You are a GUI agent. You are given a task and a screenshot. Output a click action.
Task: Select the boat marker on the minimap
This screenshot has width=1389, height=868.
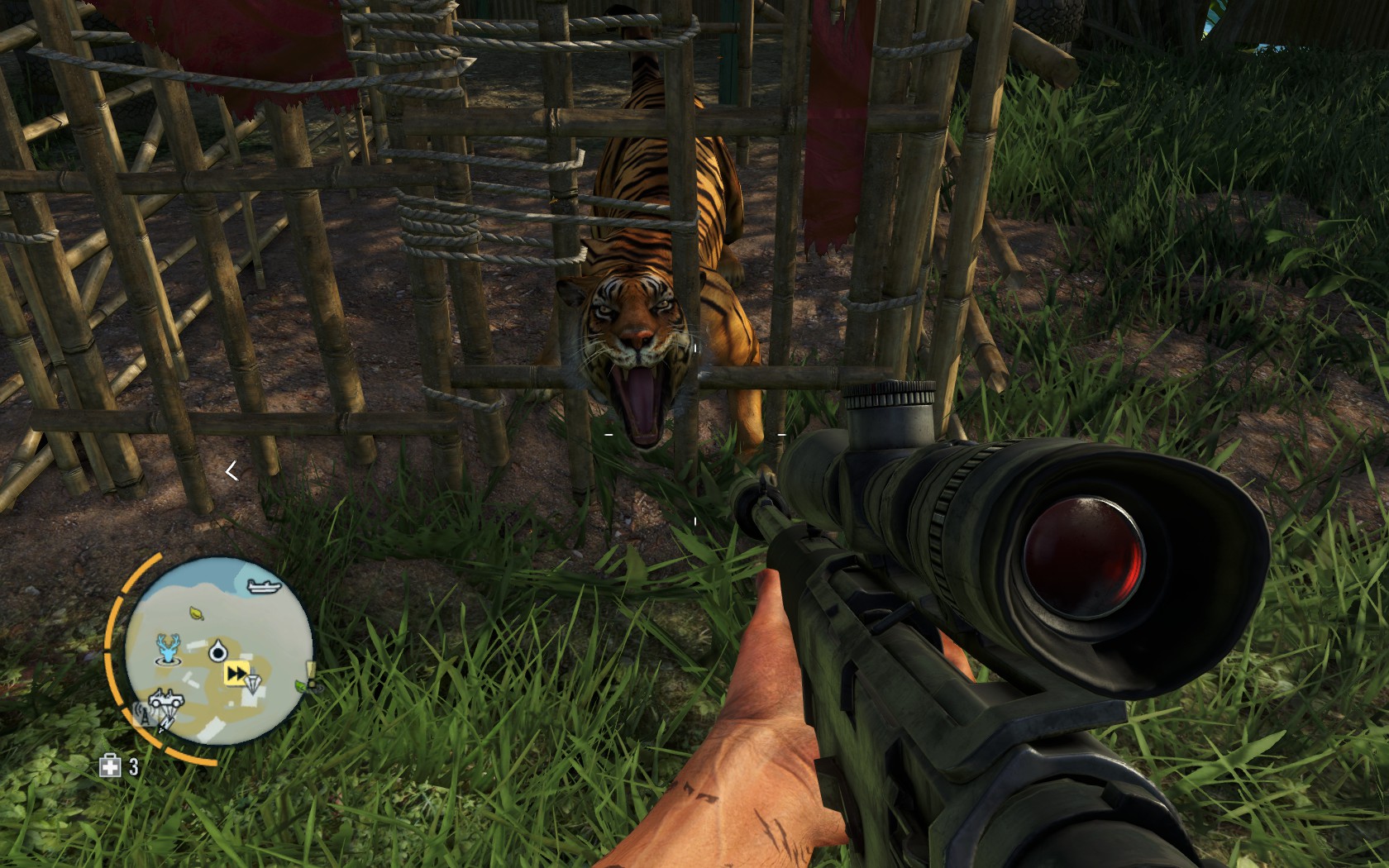(x=264, y=587)
